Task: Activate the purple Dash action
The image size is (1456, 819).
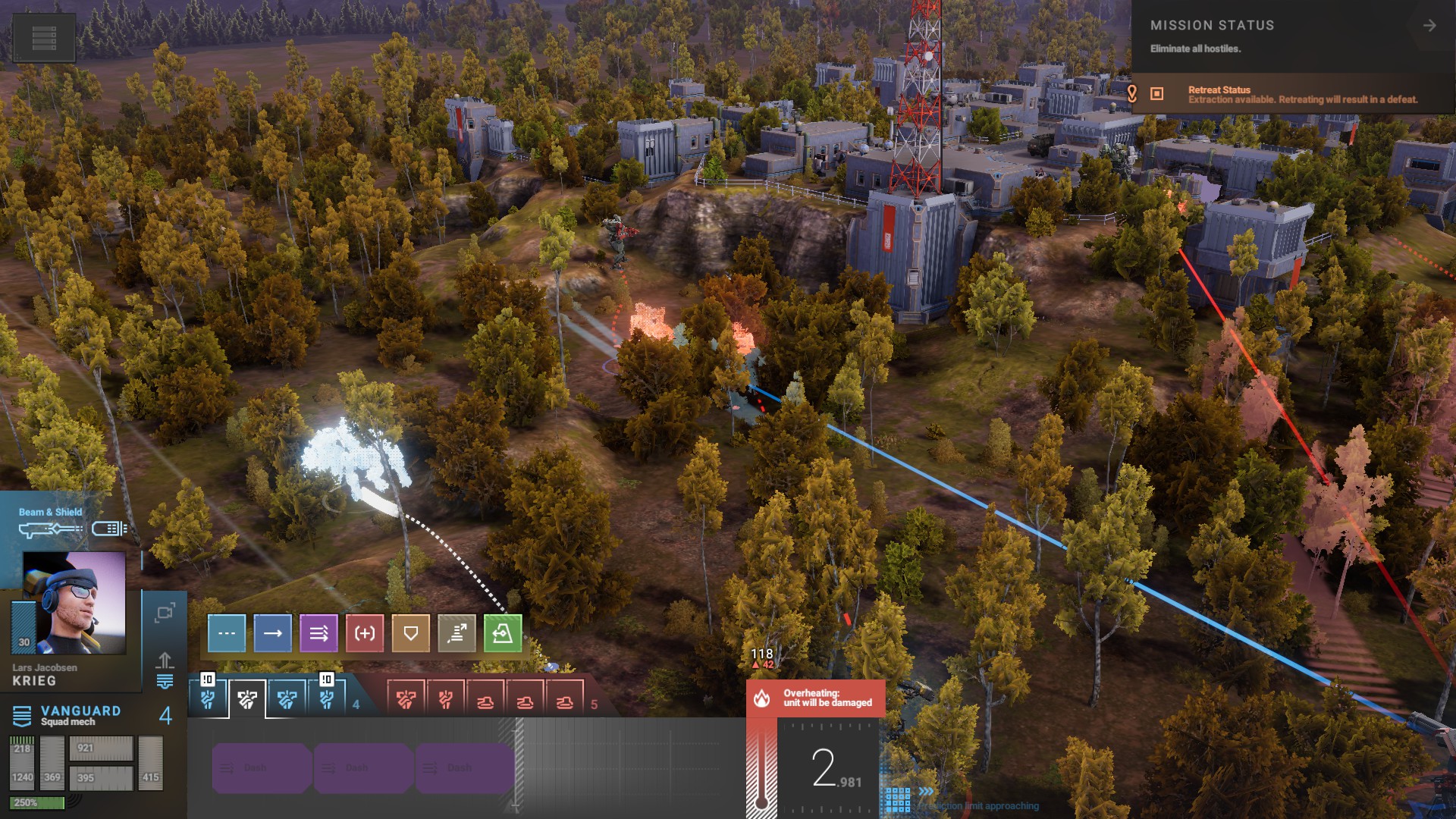Action: pos(318,633)
